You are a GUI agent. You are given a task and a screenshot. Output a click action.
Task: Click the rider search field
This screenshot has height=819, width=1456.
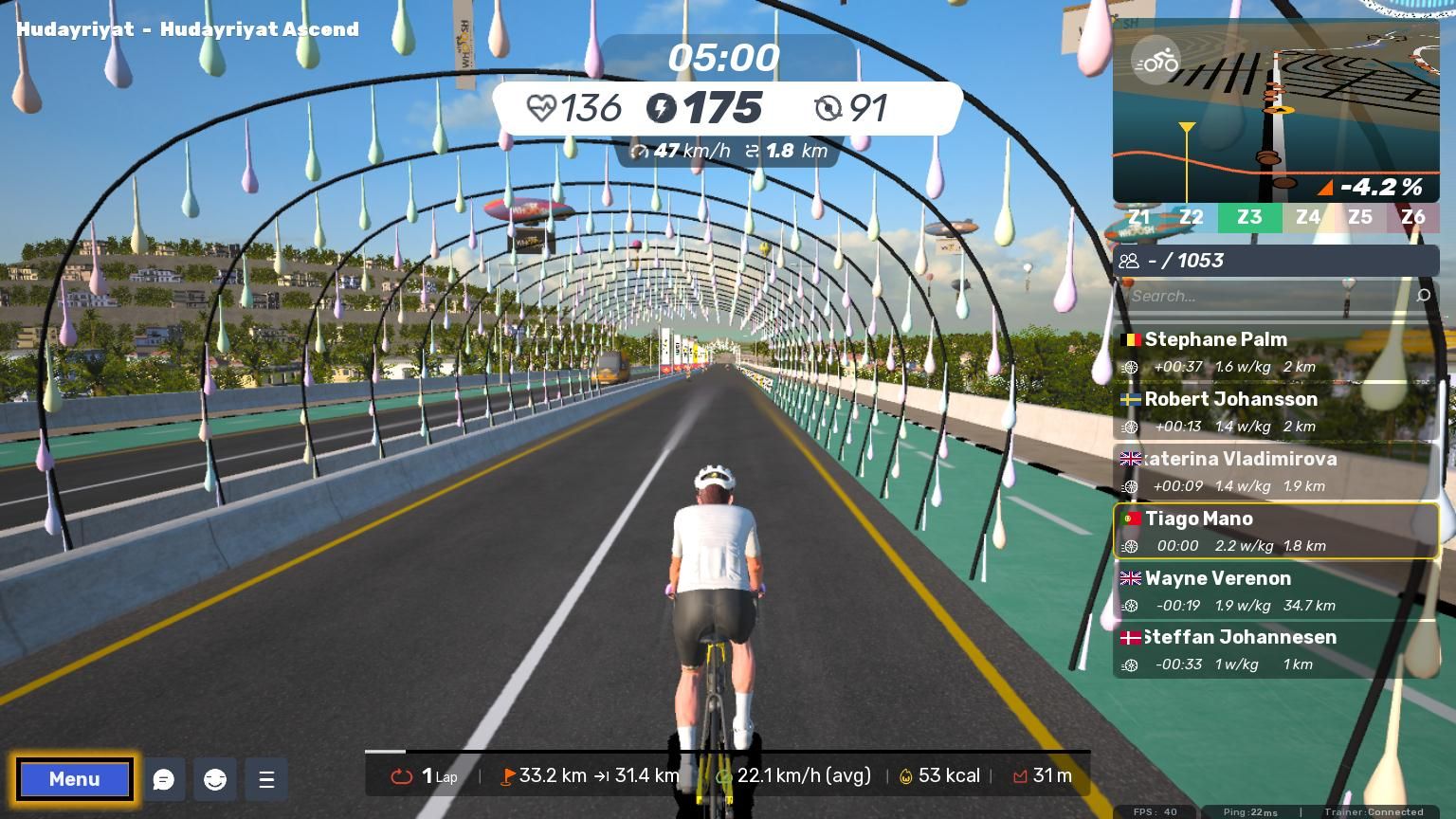(1265, 296)
